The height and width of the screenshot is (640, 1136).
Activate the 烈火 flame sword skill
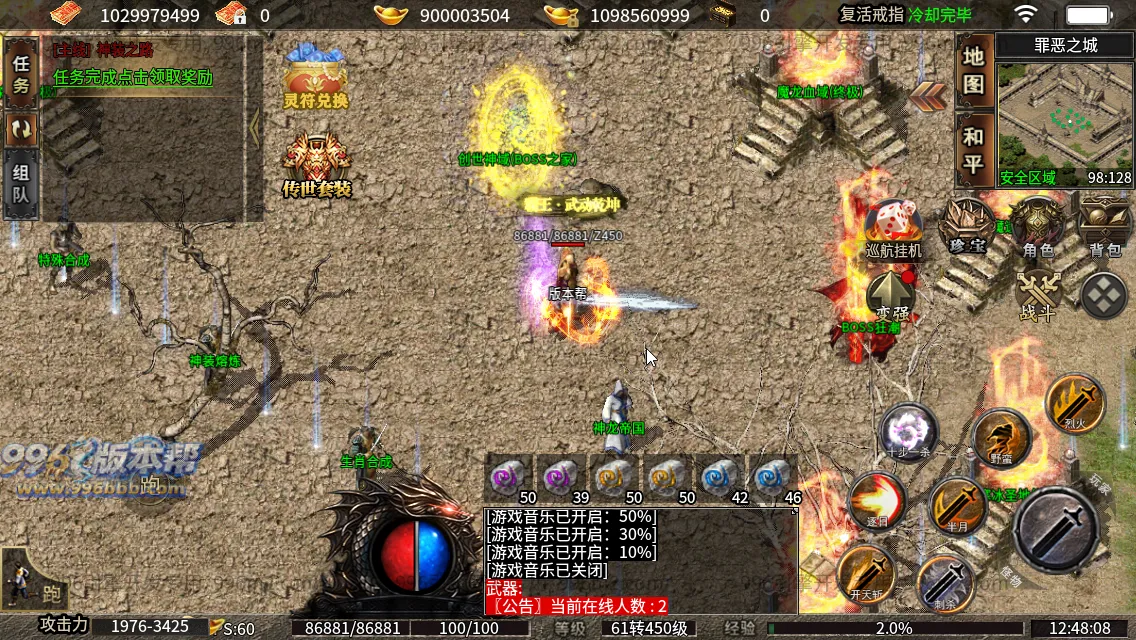[x=1075, y=403]
